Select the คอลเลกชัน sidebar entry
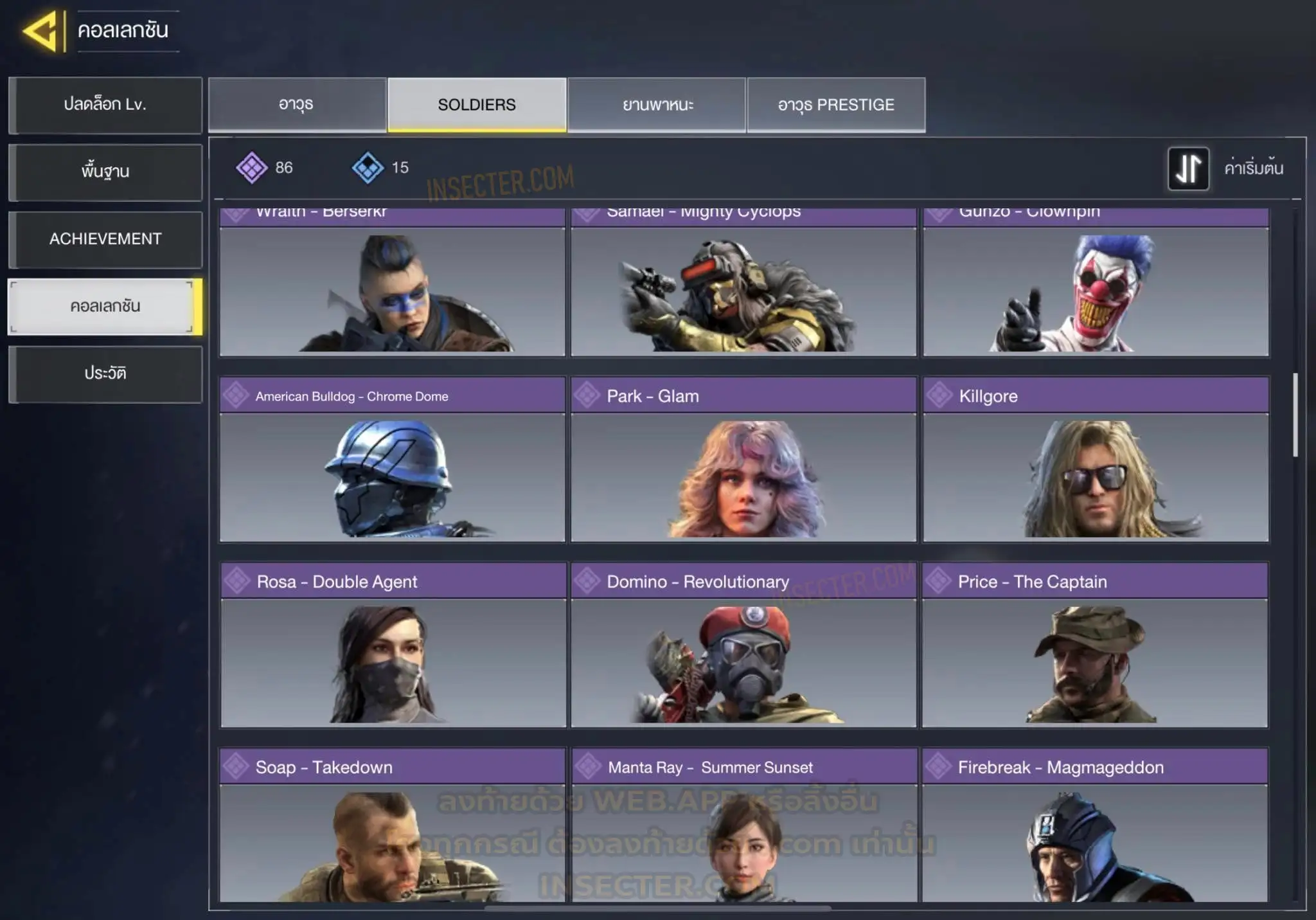Screen dimensions: 1316x920 (x=105, y=307)
